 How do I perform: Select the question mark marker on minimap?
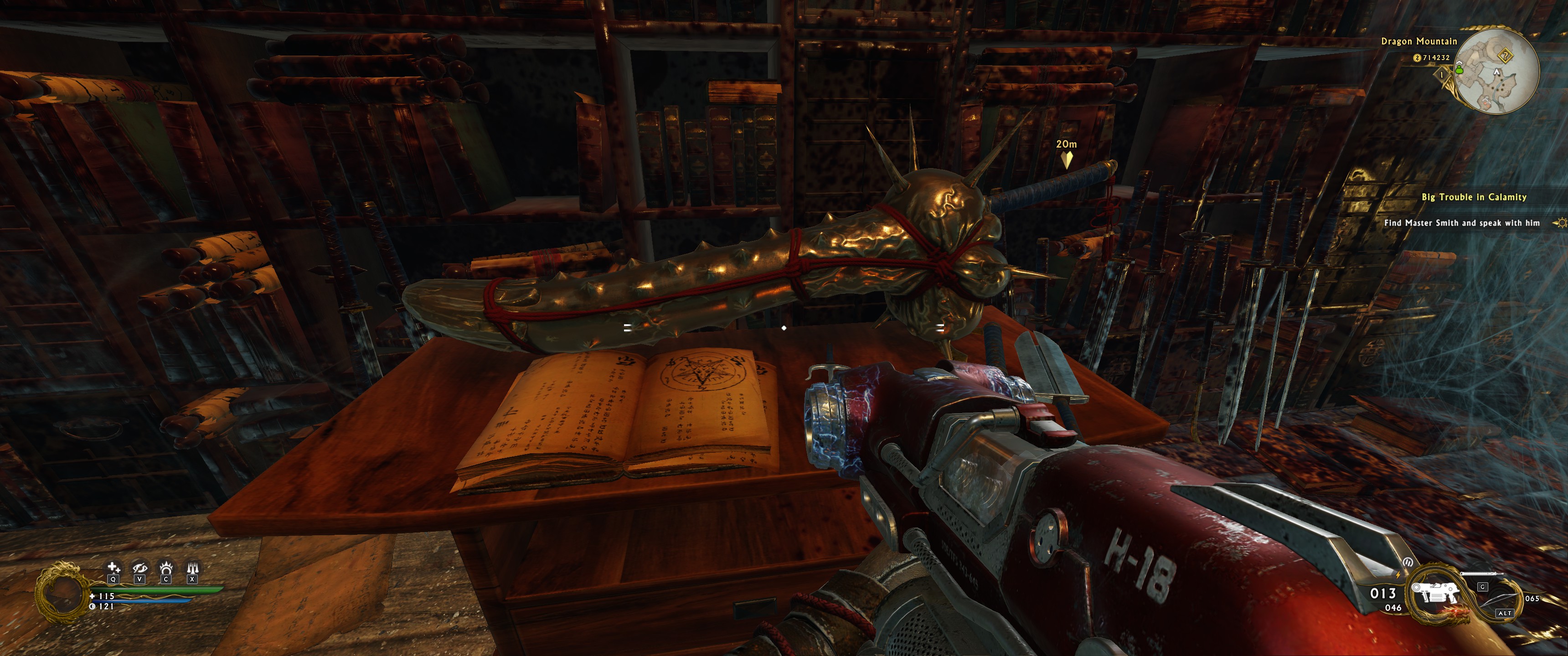1505,56
